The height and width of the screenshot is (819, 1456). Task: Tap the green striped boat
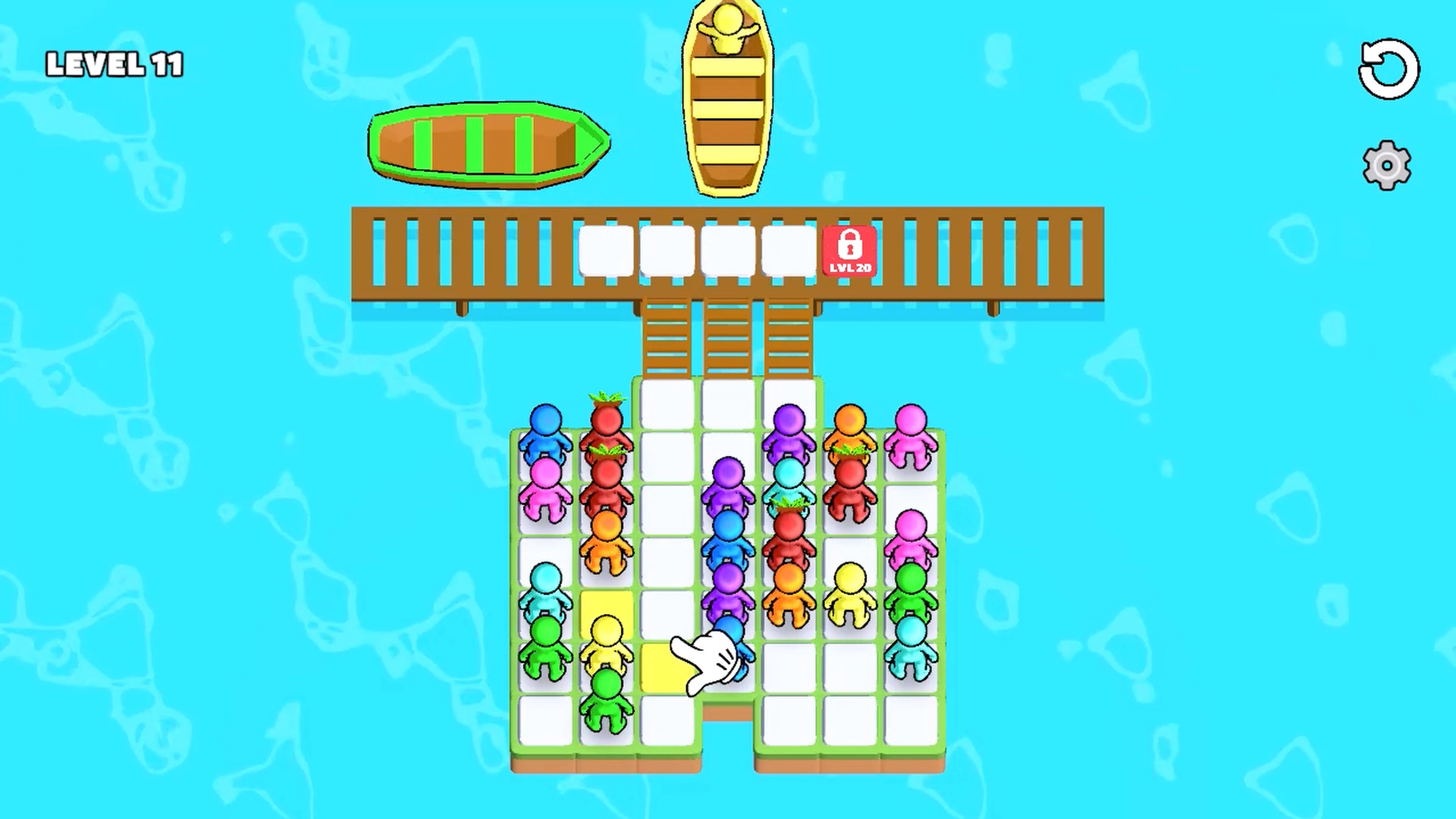tap(489, 141)
